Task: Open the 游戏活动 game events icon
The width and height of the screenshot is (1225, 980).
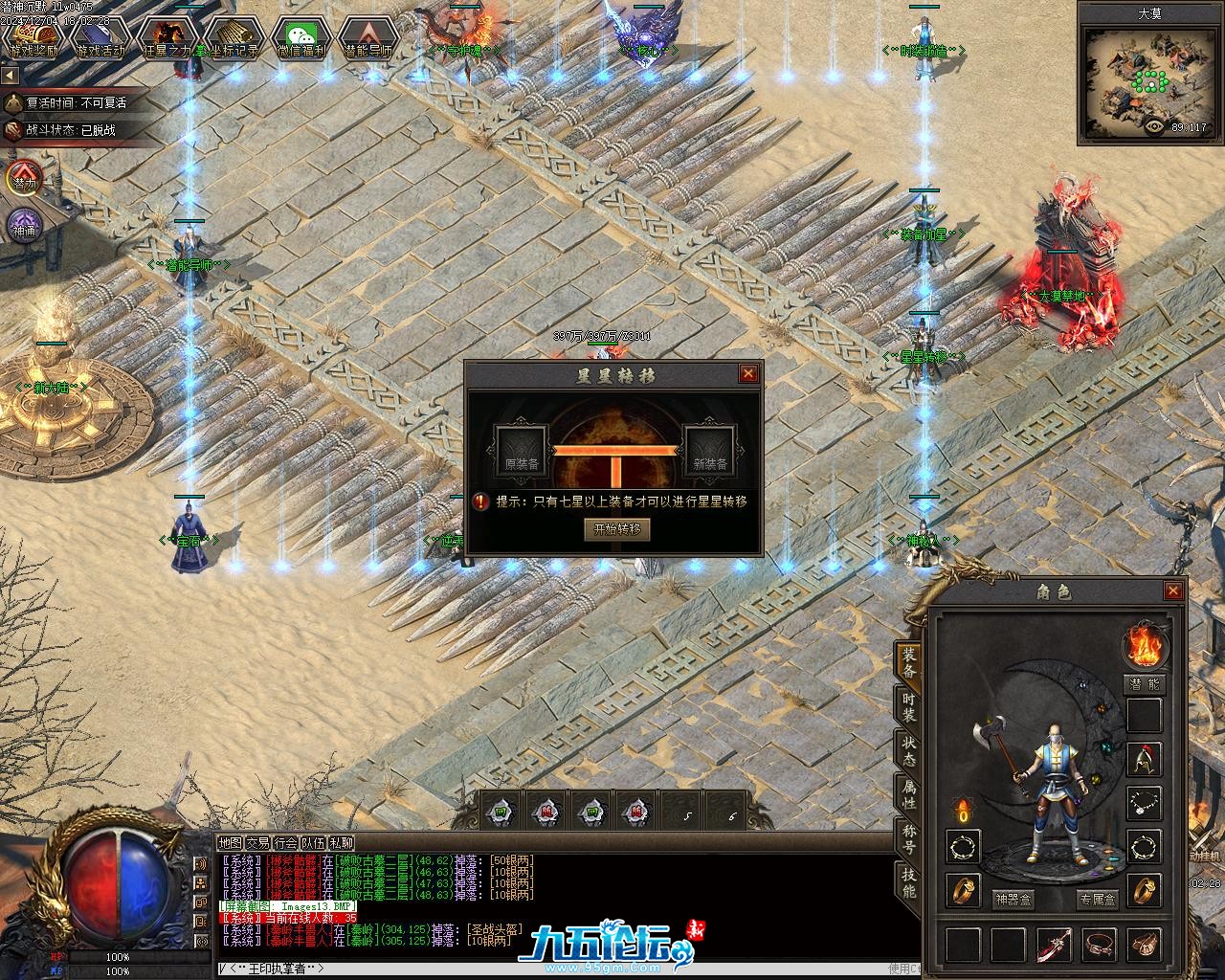Action: [x=100, y=38]
